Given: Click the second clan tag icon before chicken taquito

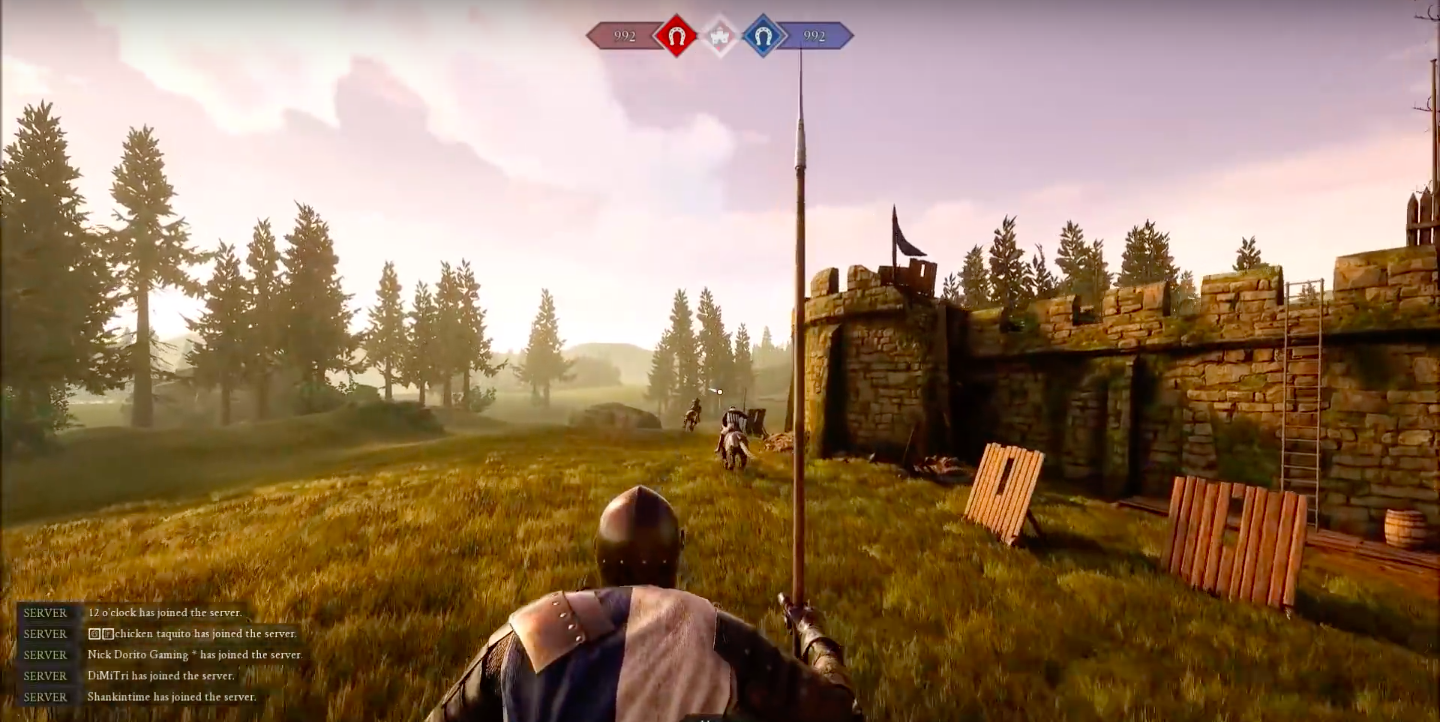Looking at the screenshot, I should [110, 633].
